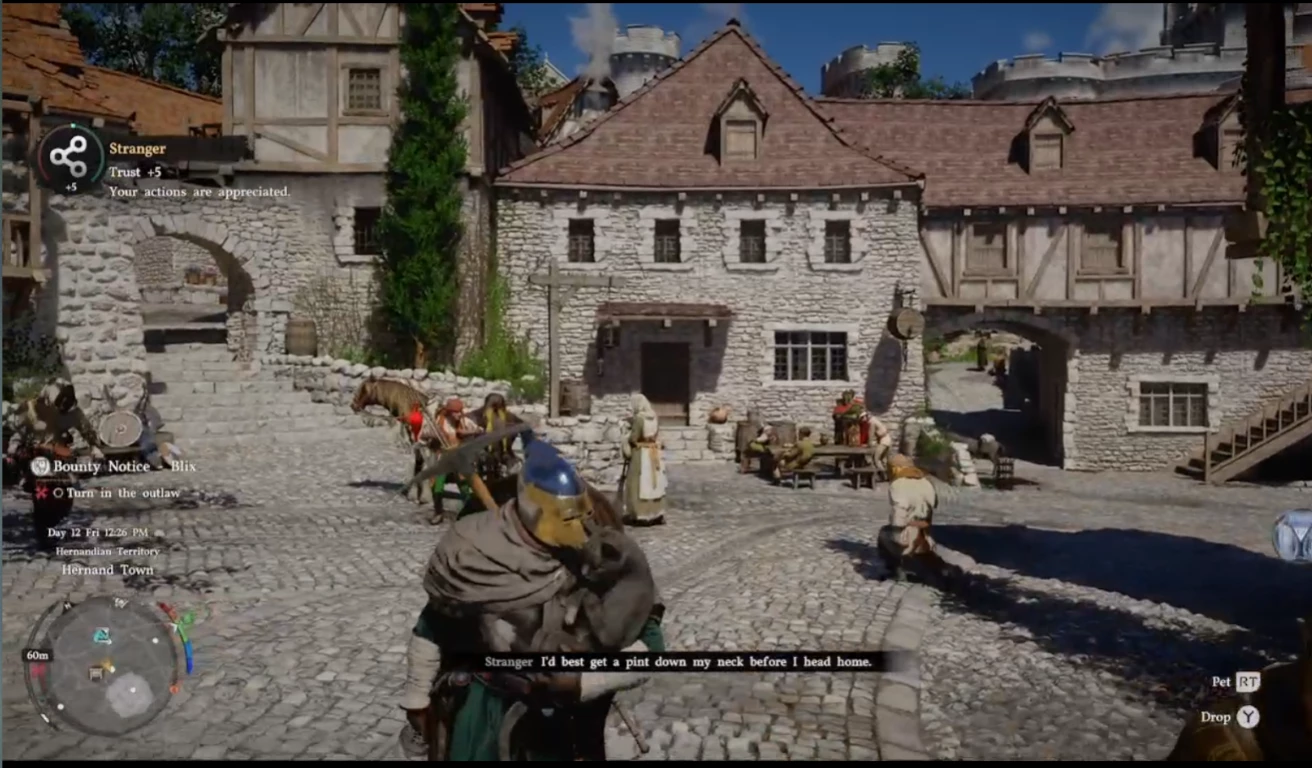The width and height of the screenshot is (1312, 768).
Task: Click the teal marker on the minimap
Action: click(102, 636)
